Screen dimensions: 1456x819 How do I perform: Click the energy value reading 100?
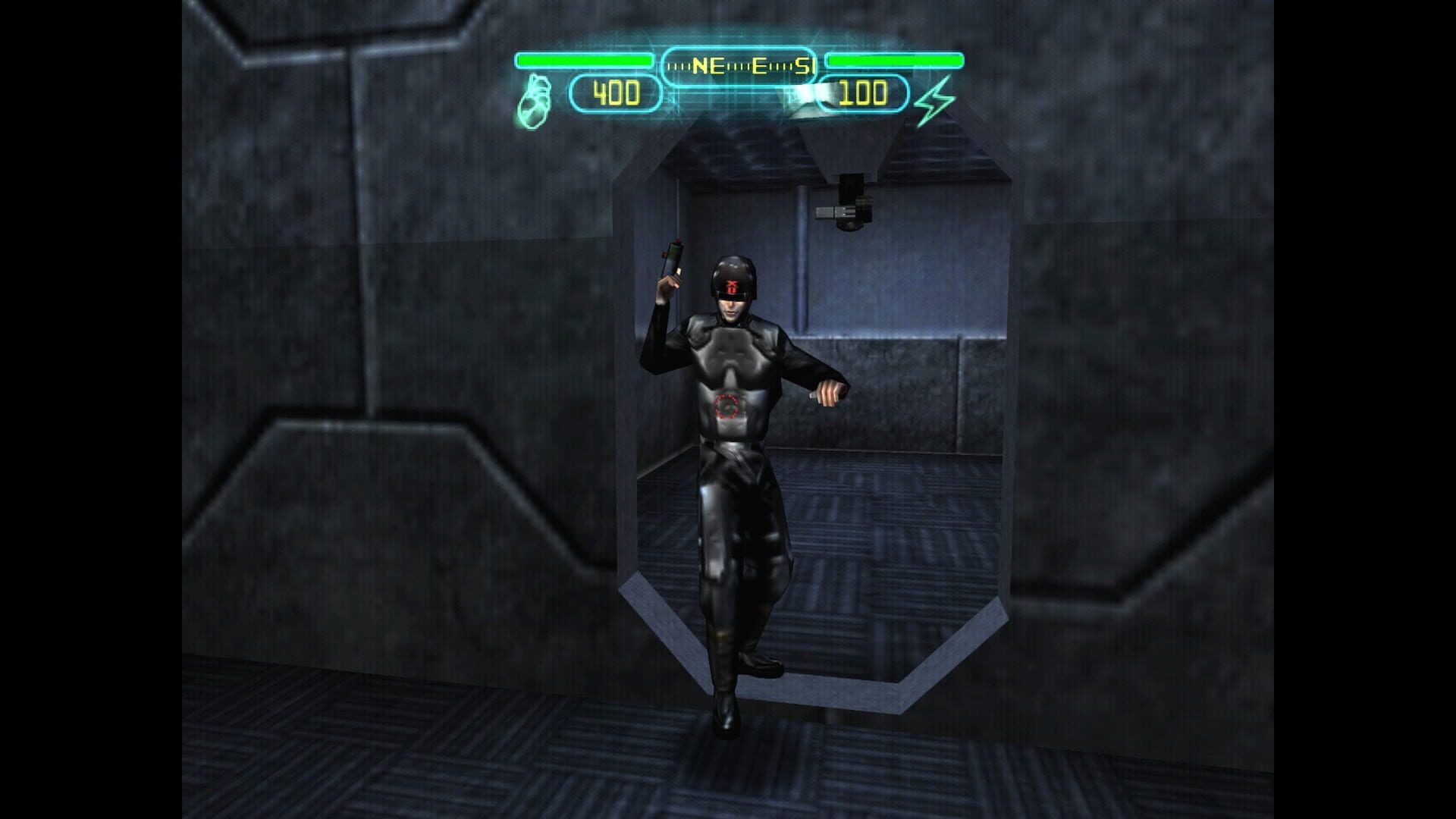click(863, 93)
